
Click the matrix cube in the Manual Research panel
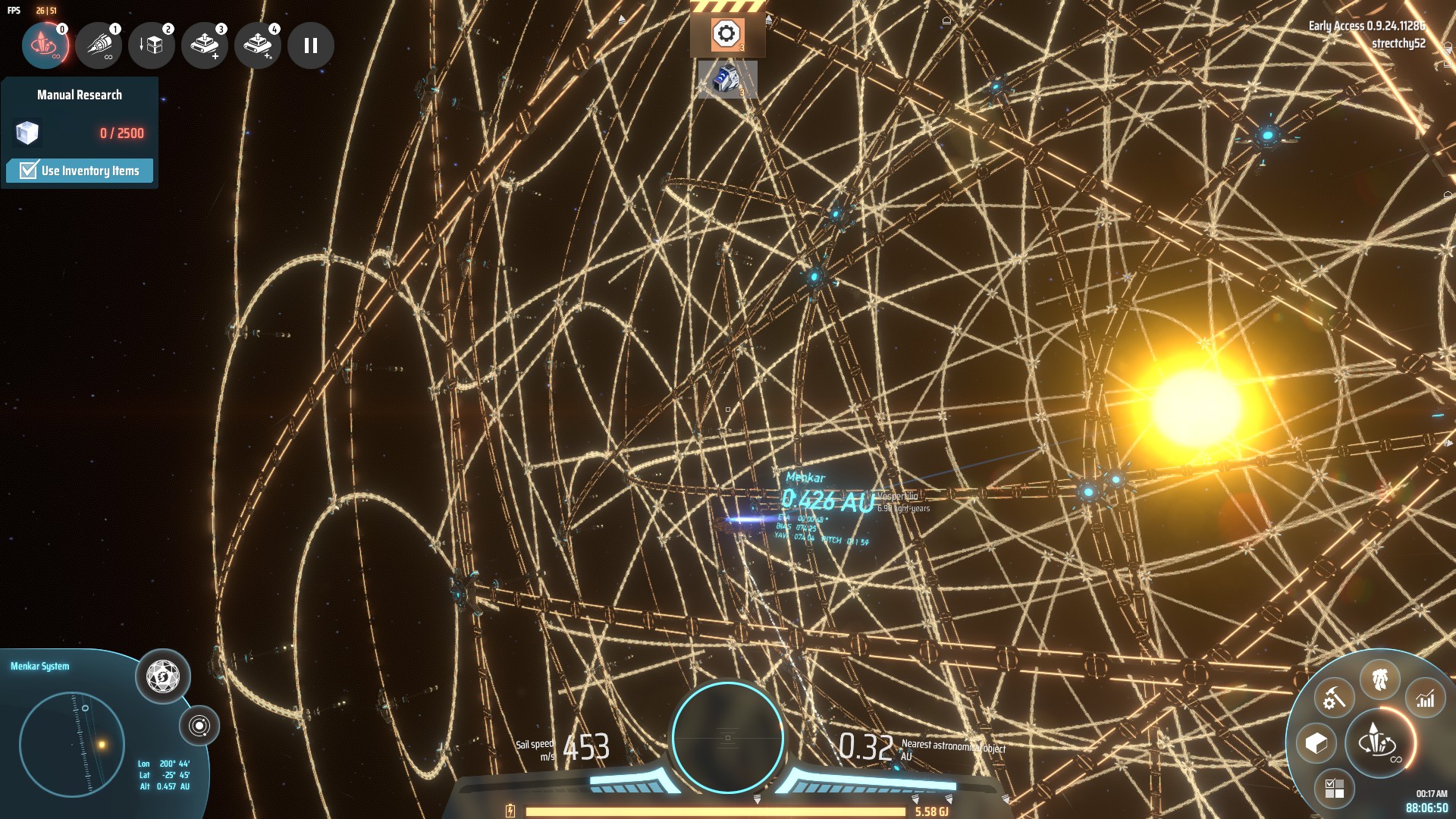[27, 134]
